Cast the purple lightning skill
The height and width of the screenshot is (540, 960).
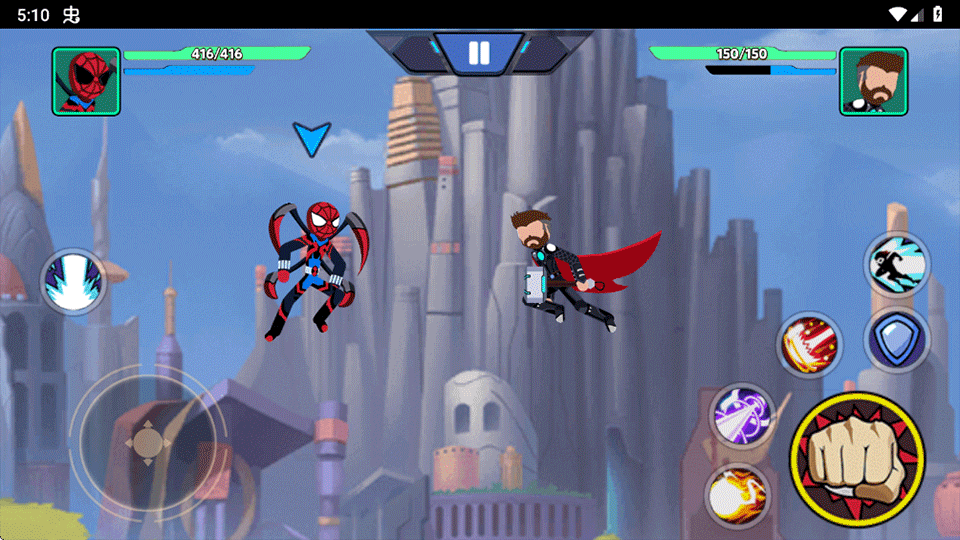(x=742, y=417)
